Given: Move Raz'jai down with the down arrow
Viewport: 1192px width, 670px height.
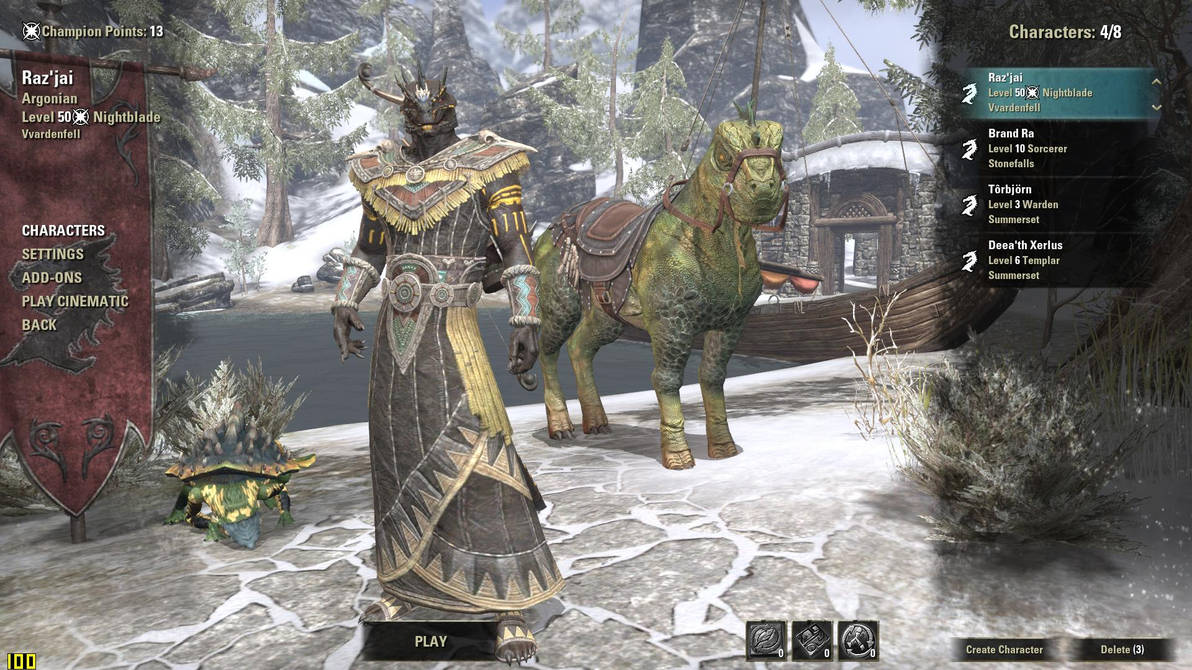Looking at the screenshot, I should click(1156, 106).
